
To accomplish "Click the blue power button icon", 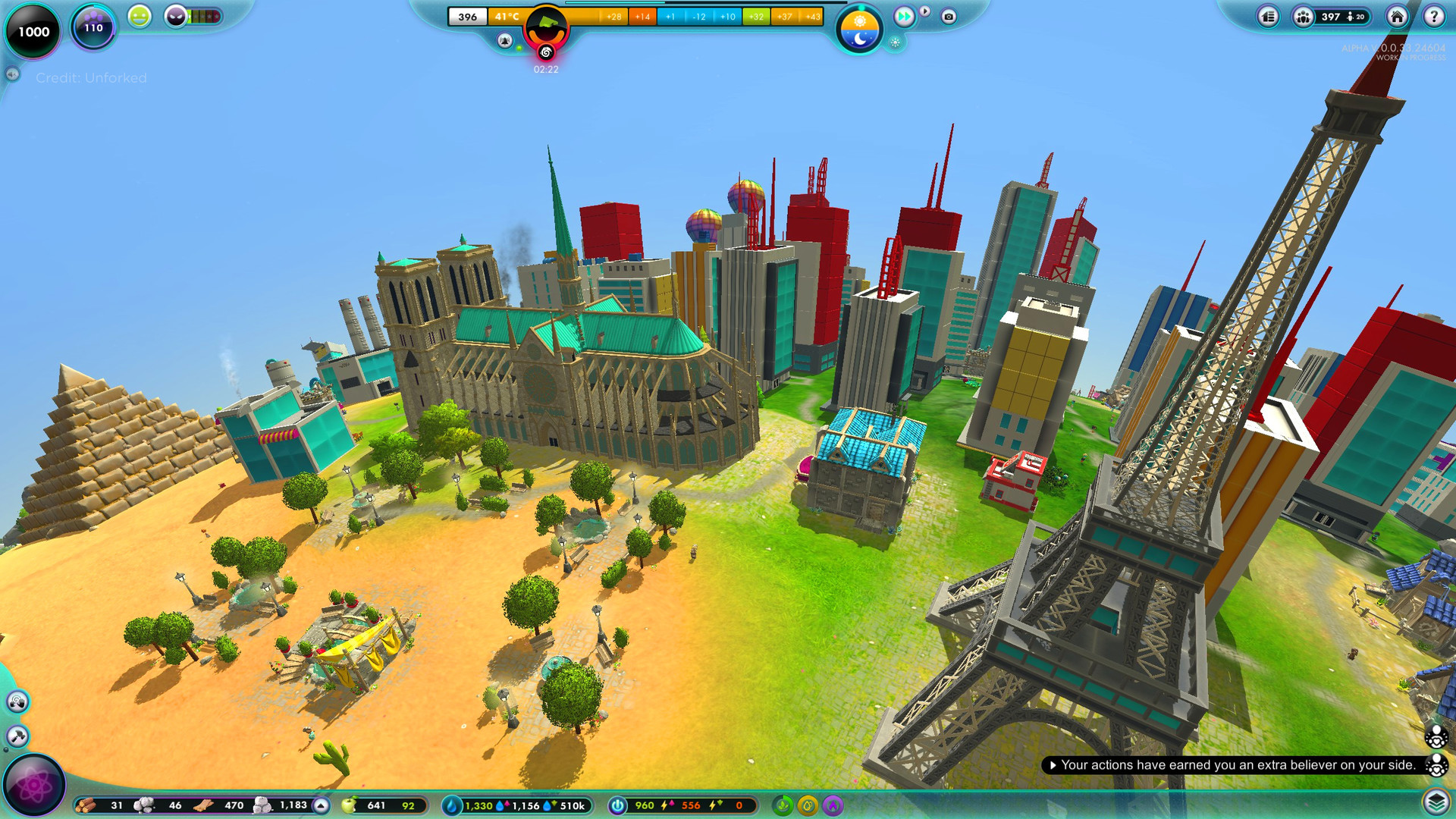I will [618, 805].
